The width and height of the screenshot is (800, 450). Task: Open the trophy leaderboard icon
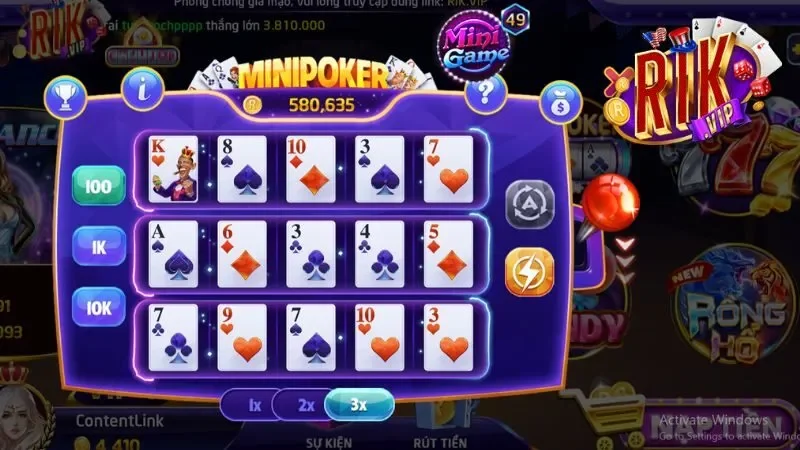point(66,97)
